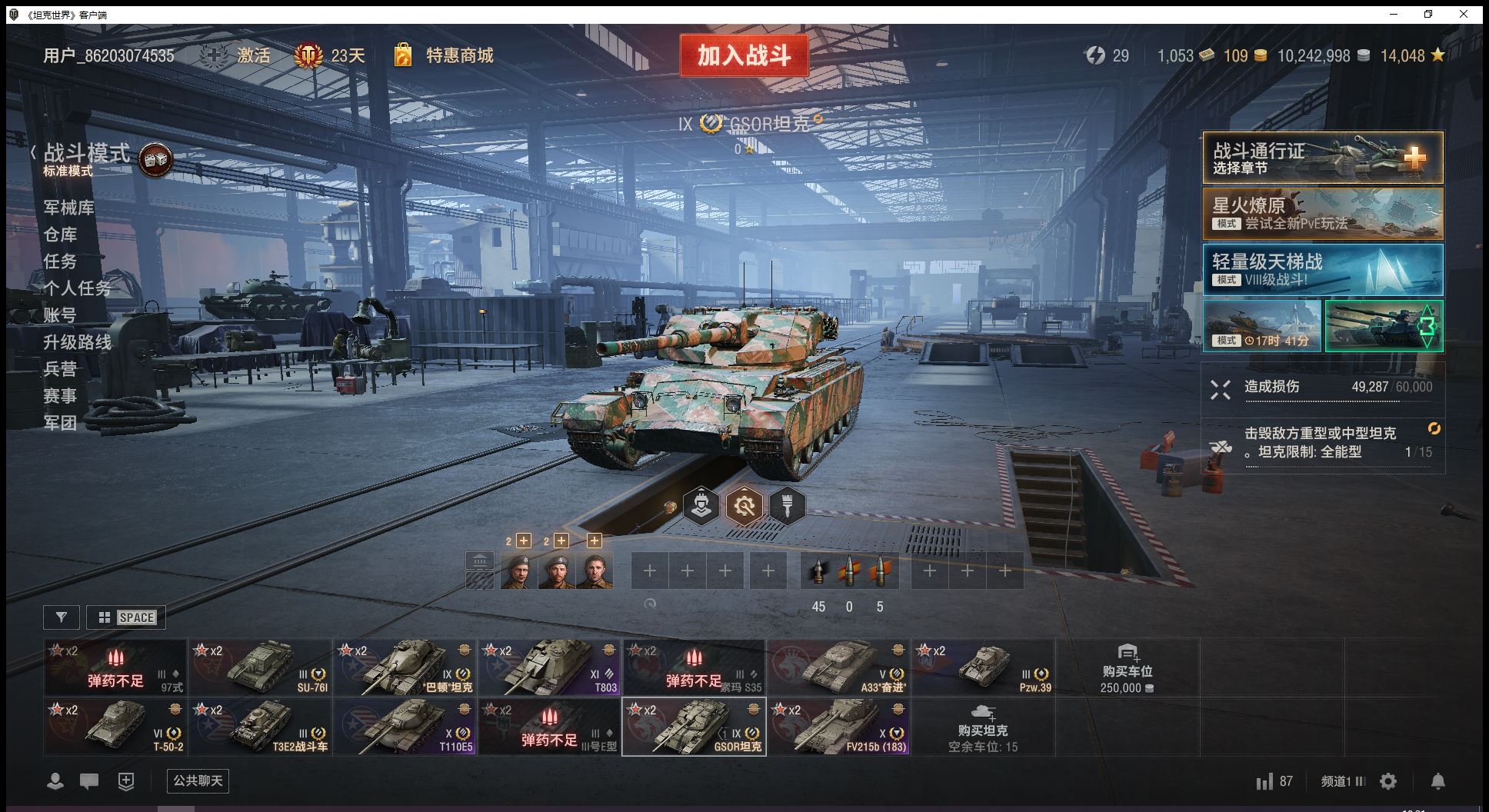Open notifications with the bell icon

point(1437,781)
